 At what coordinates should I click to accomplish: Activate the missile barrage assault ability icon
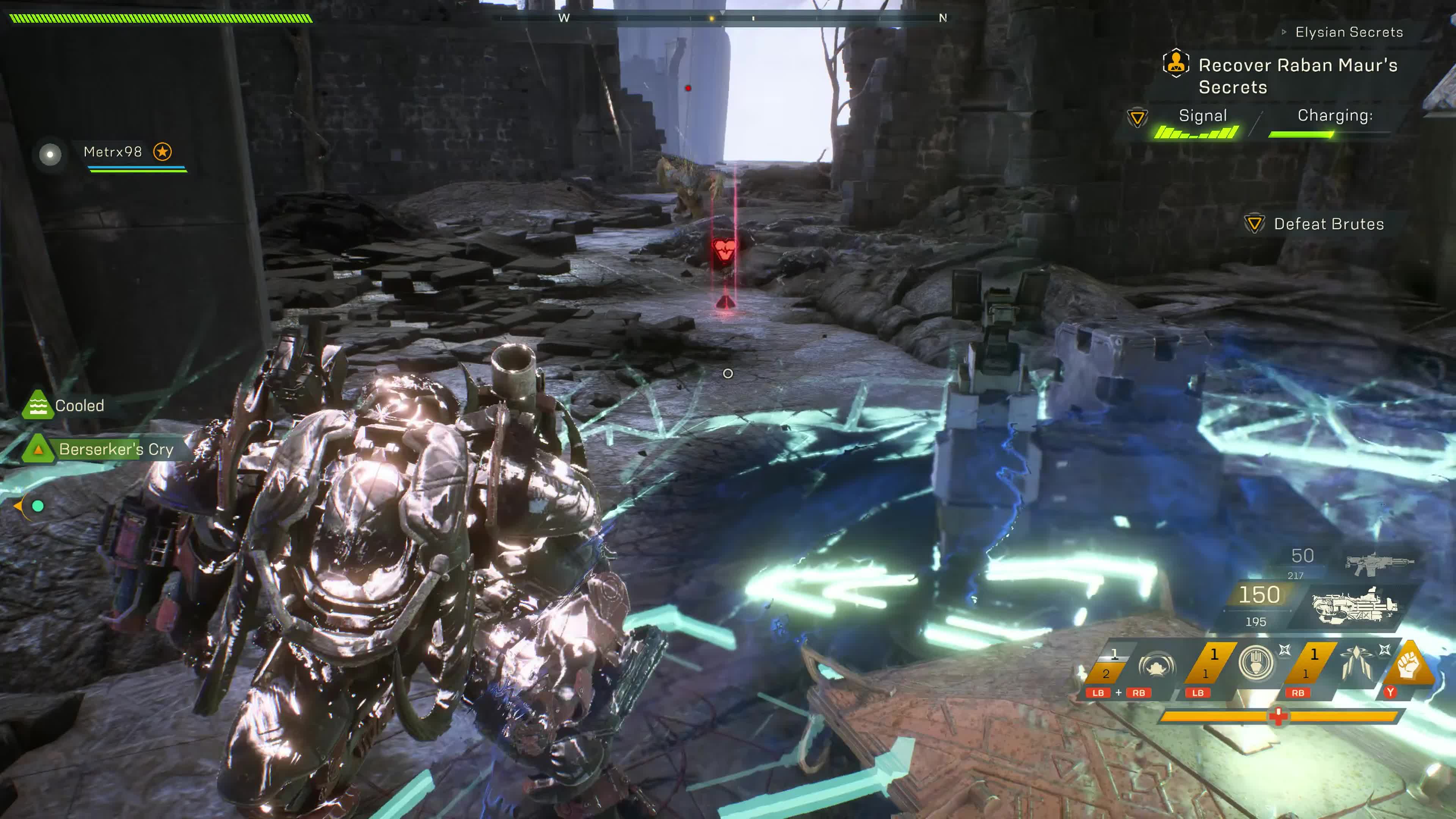(1355, 662)
